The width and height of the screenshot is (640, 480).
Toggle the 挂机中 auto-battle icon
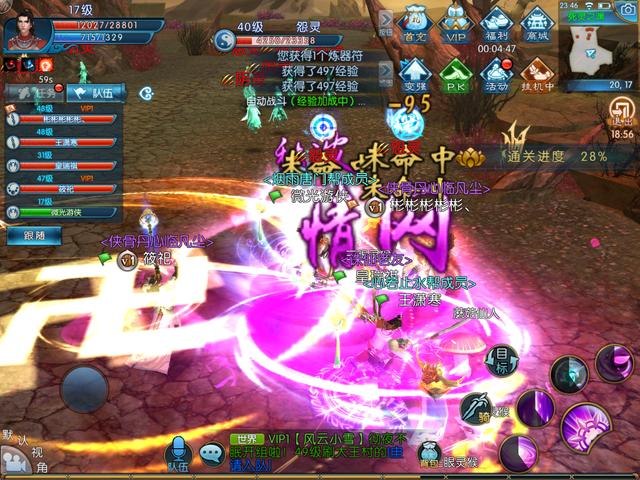click(537, 73)
